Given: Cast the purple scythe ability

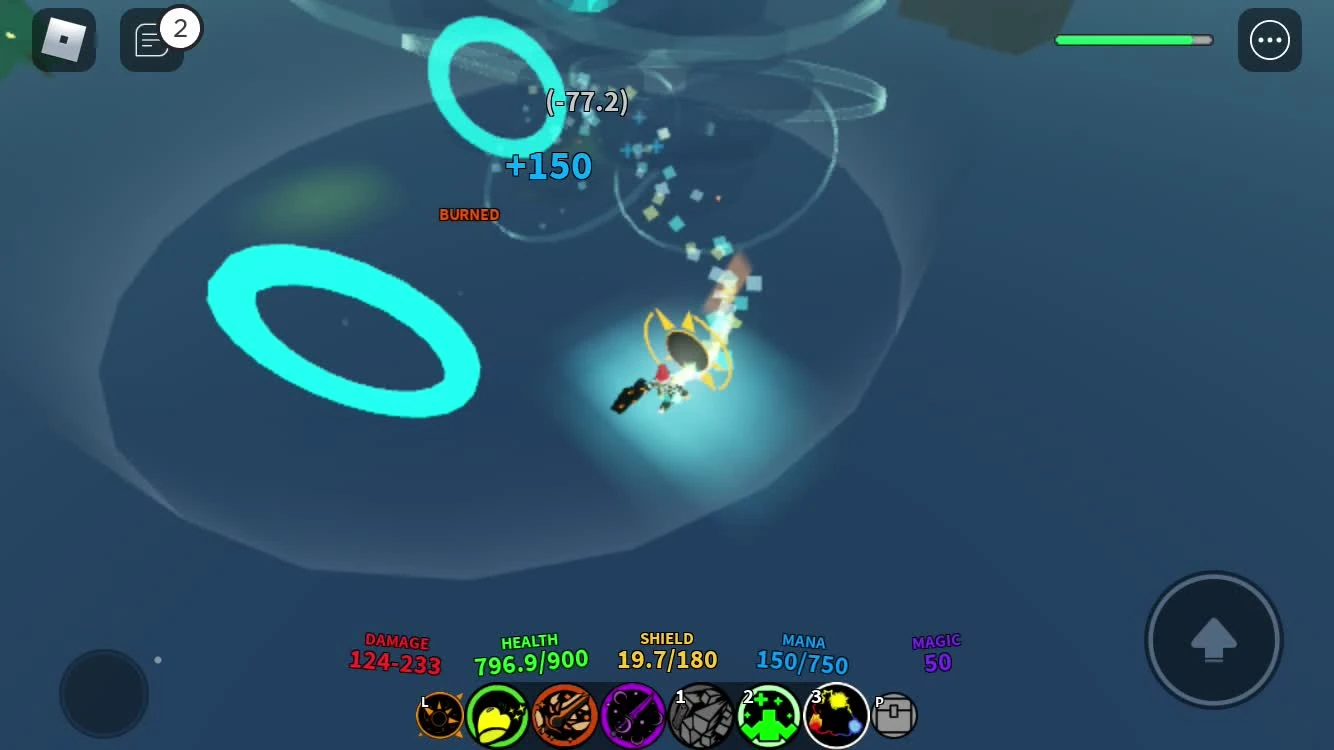Looking at the screenshot, I should pos(632,714).
